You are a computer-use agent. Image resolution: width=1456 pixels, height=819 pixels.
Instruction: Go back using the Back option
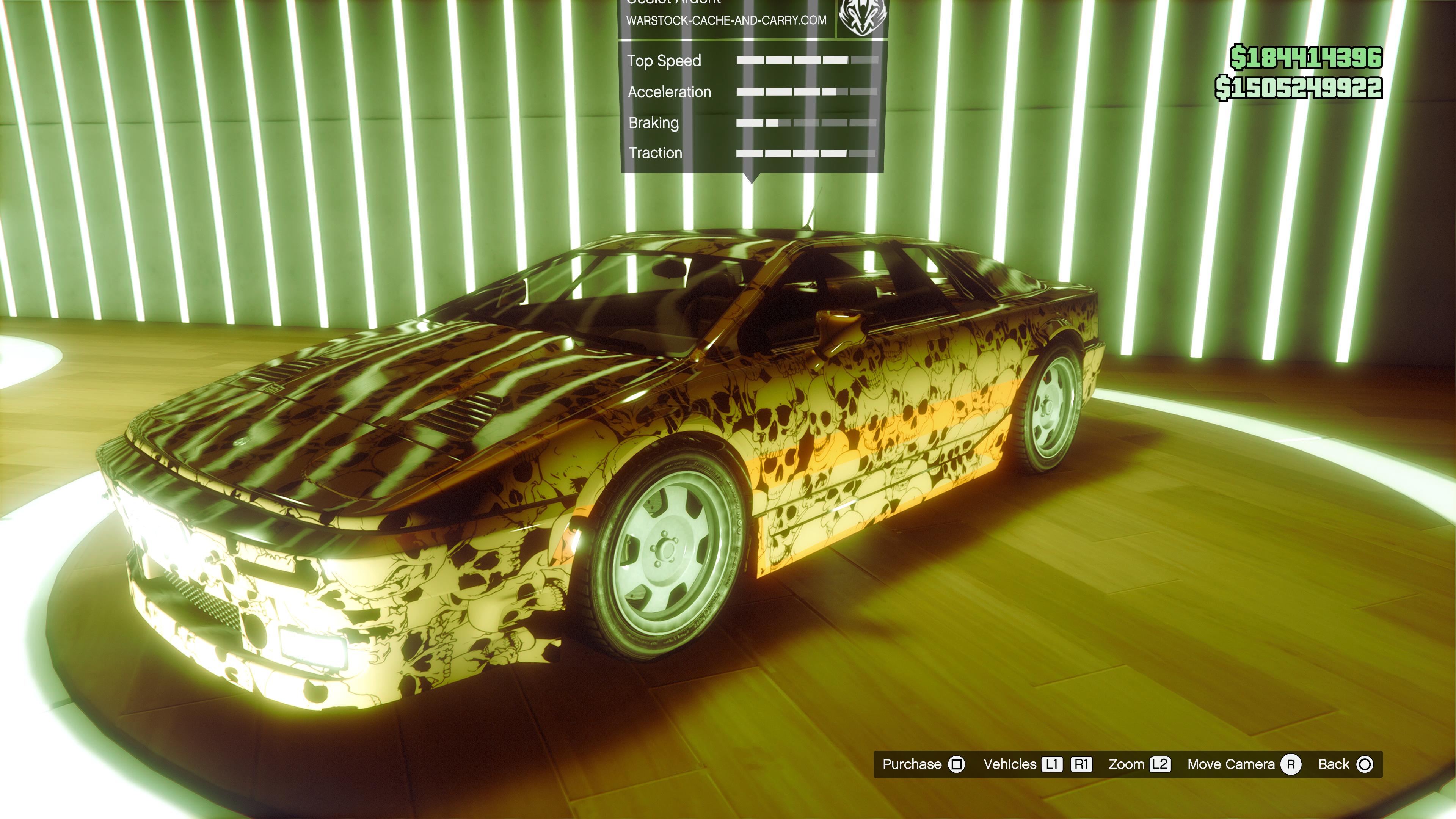tap(1345, 764)
